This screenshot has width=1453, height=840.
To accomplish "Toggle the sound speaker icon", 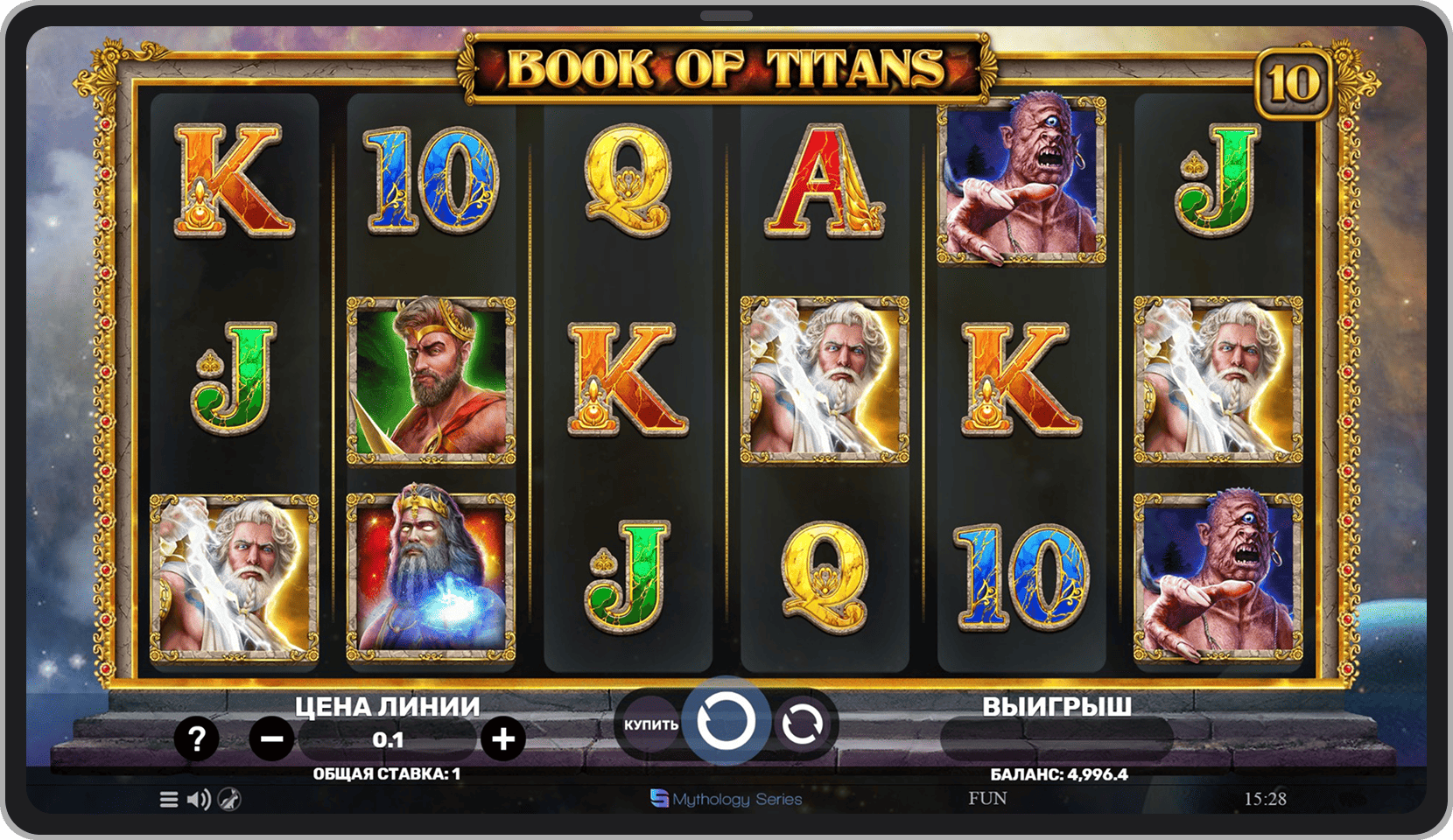I will (x=199, y=799).
